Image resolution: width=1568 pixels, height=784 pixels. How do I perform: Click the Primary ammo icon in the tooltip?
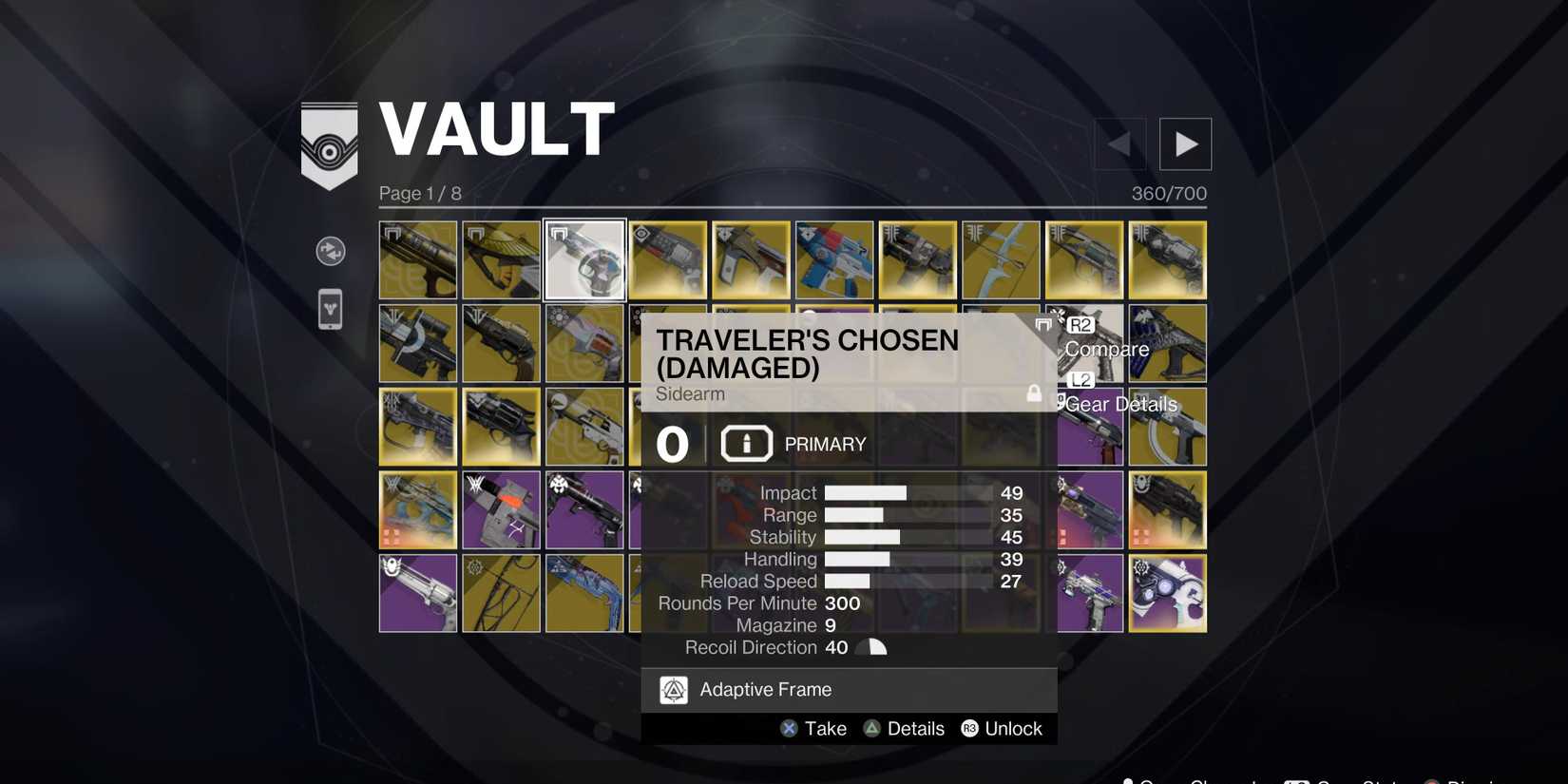pos(746,442)
